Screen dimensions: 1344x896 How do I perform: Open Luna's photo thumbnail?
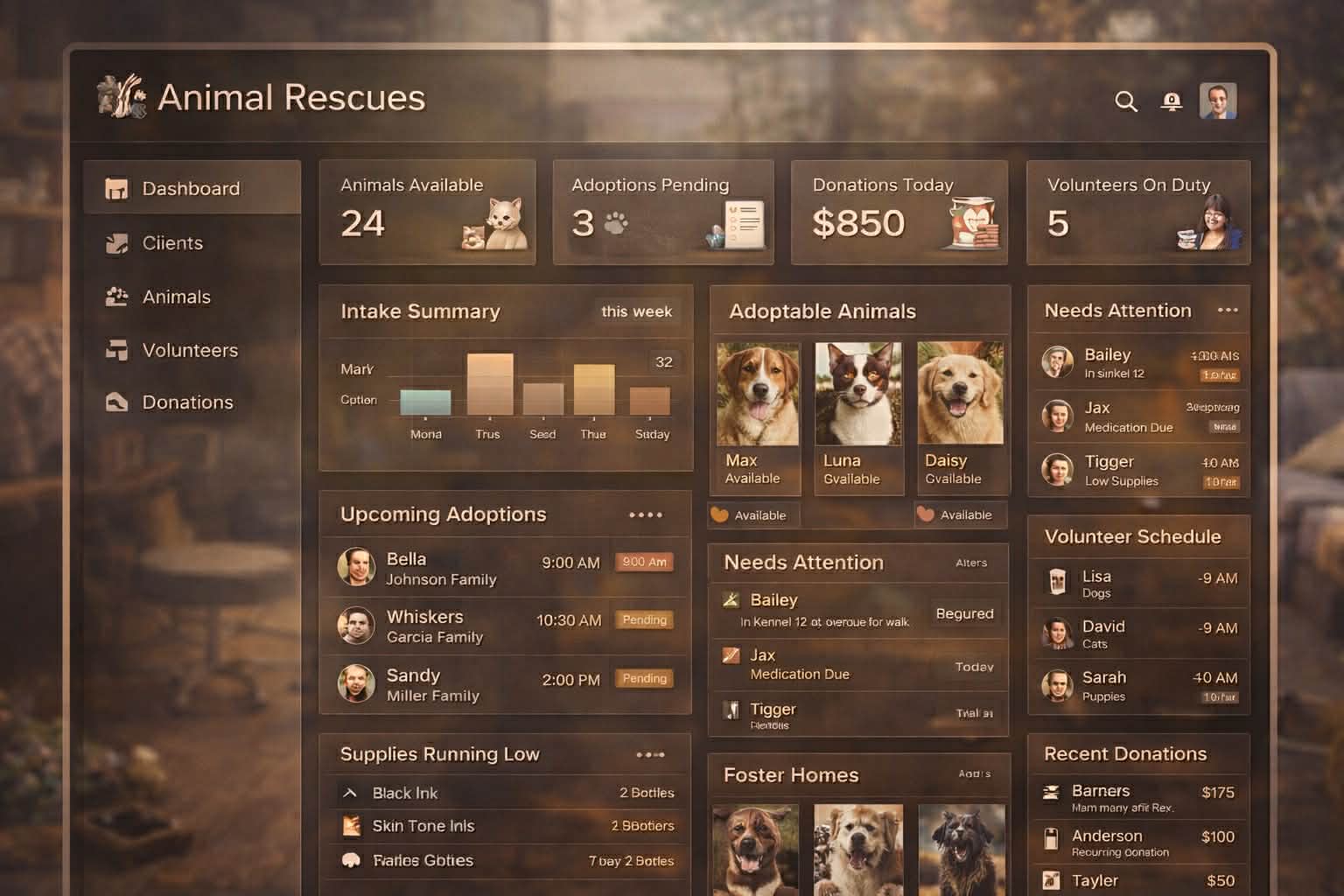[x=858, y=393]
